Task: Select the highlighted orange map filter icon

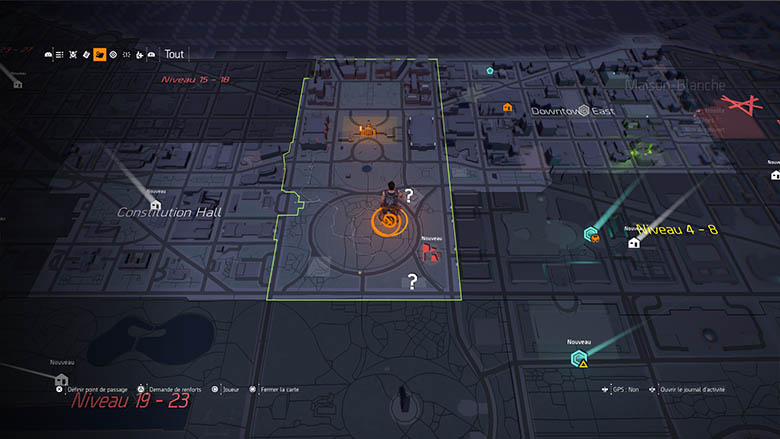Action: click(100, 55)
